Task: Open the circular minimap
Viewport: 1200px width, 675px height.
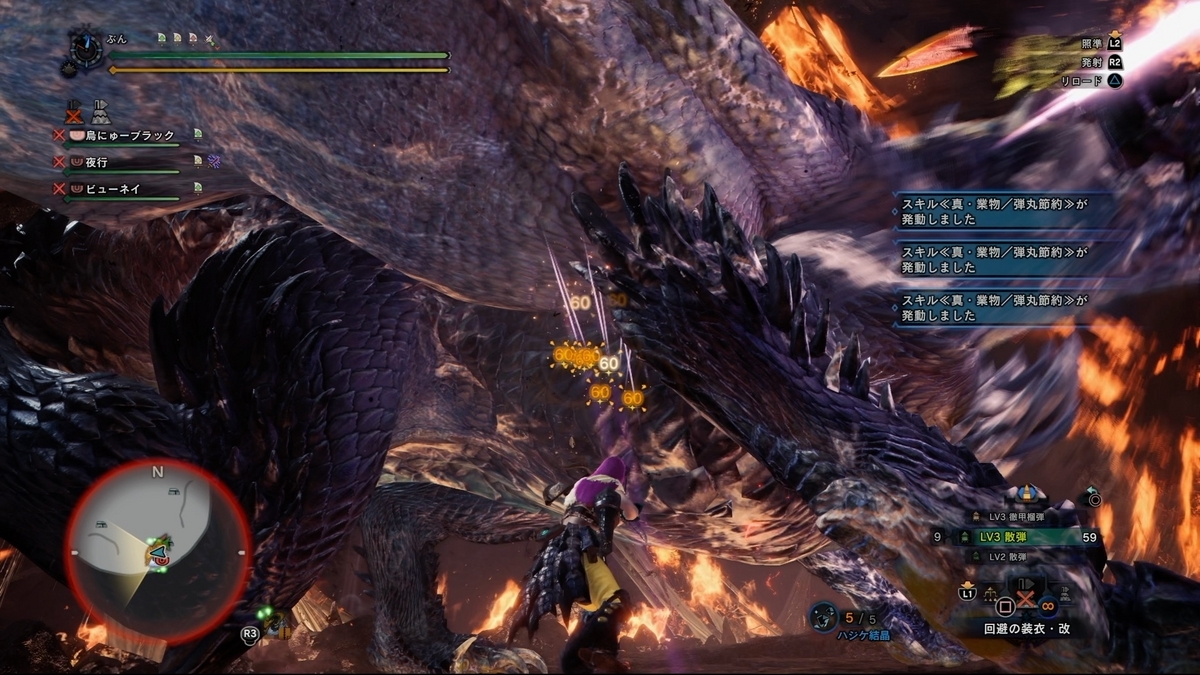Action: point(157,548)
